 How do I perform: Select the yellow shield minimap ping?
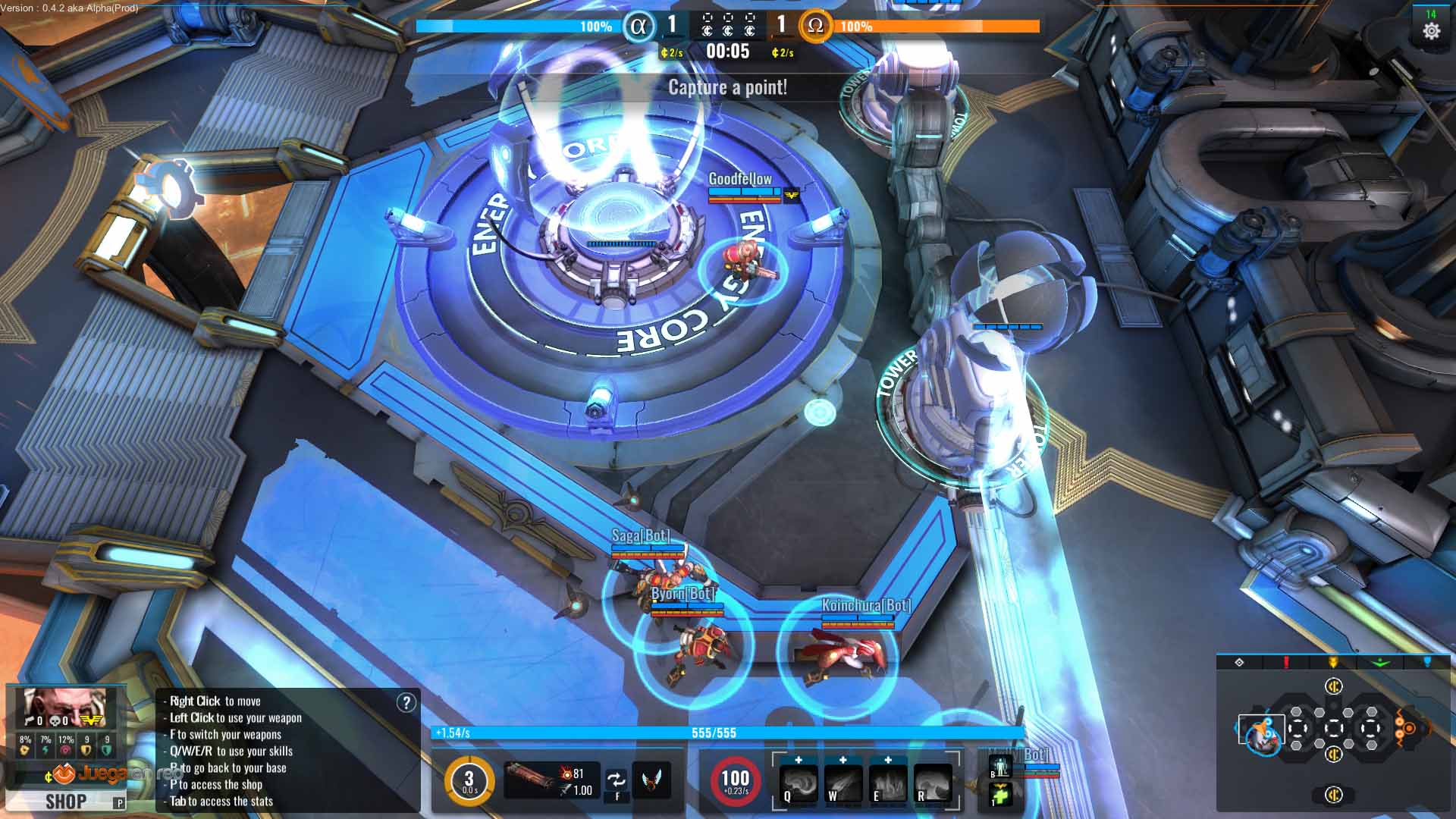click(1333, 662)
